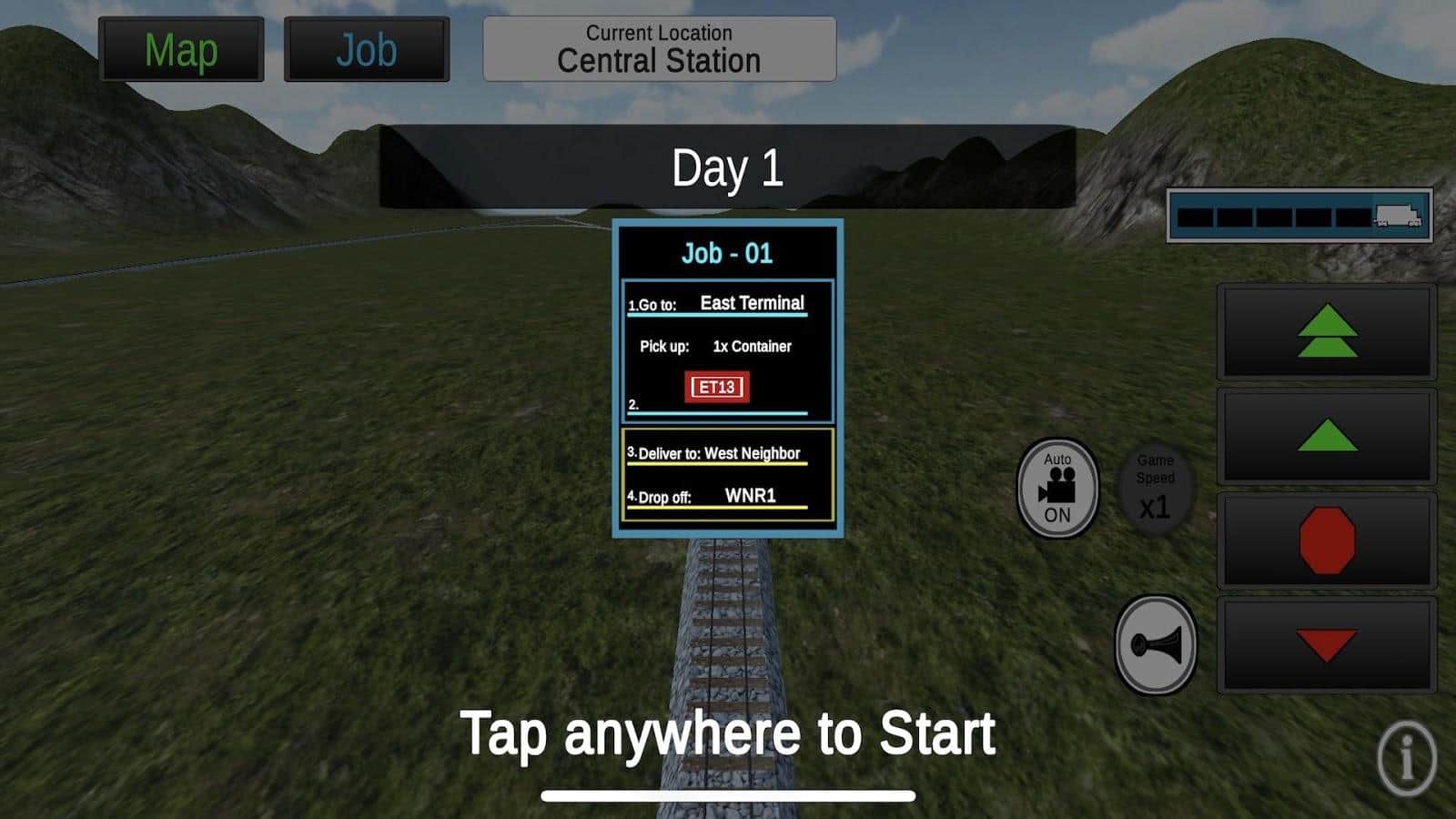Hit the red stop octagon button

(x=1327, y=541)
